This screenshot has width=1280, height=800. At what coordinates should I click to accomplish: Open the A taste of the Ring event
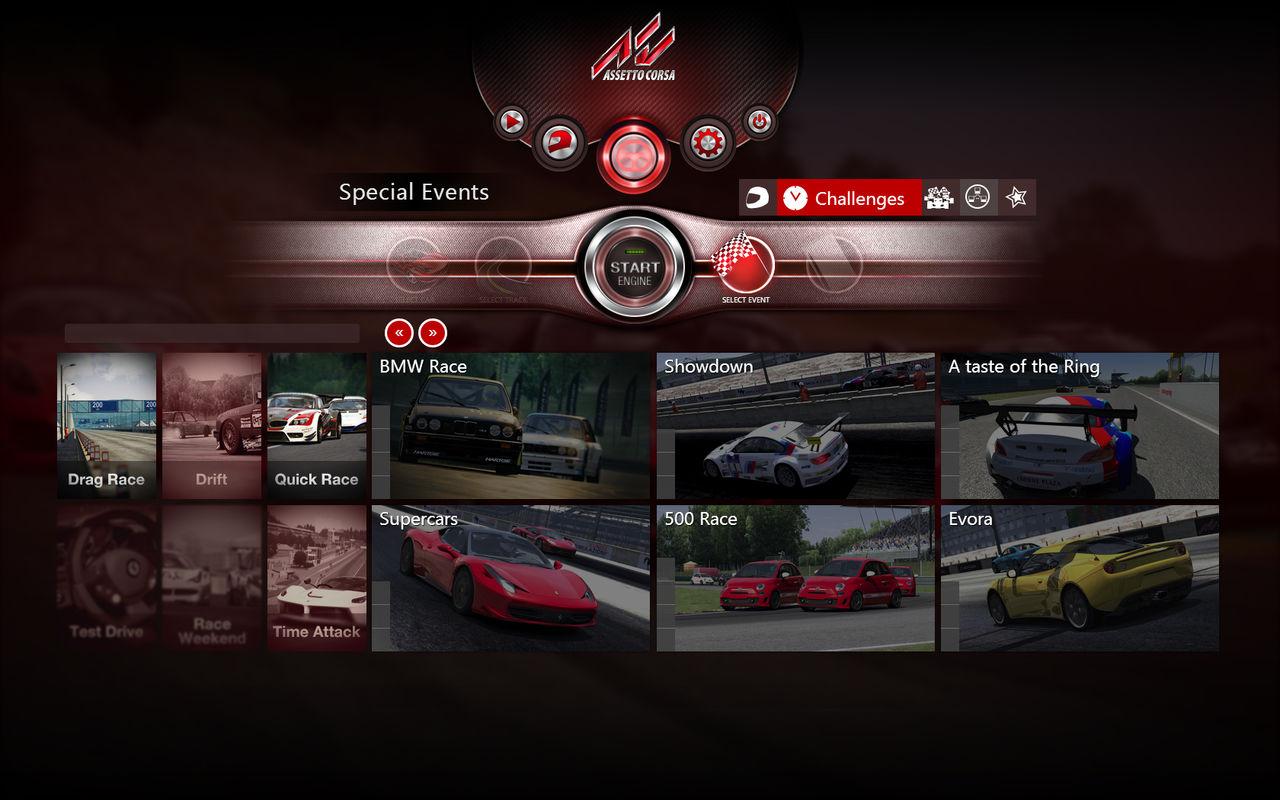[1080, 426]
